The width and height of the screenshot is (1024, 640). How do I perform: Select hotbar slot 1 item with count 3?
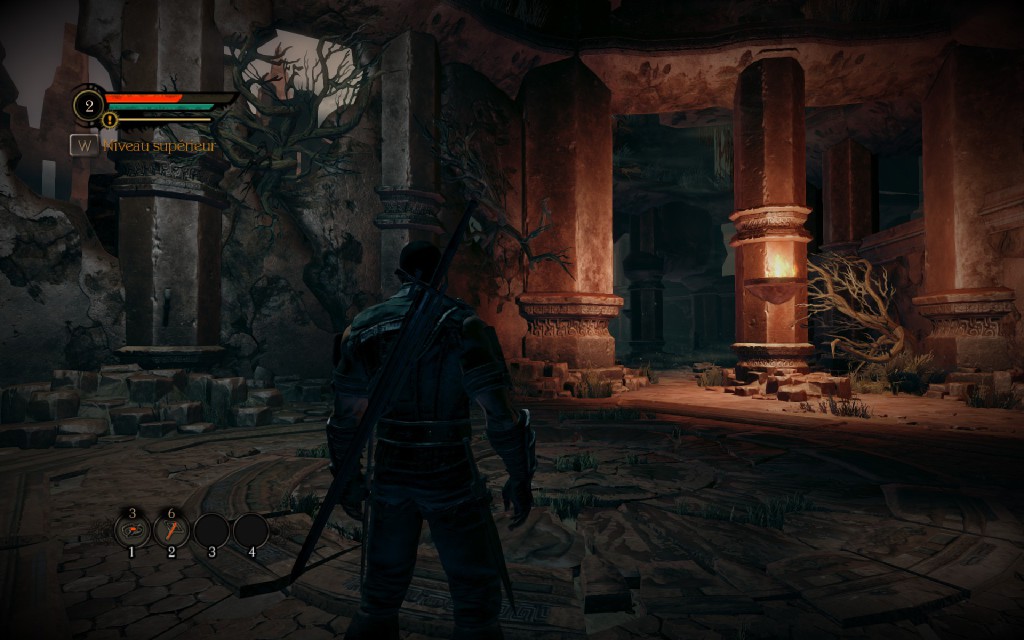point(132,530)
